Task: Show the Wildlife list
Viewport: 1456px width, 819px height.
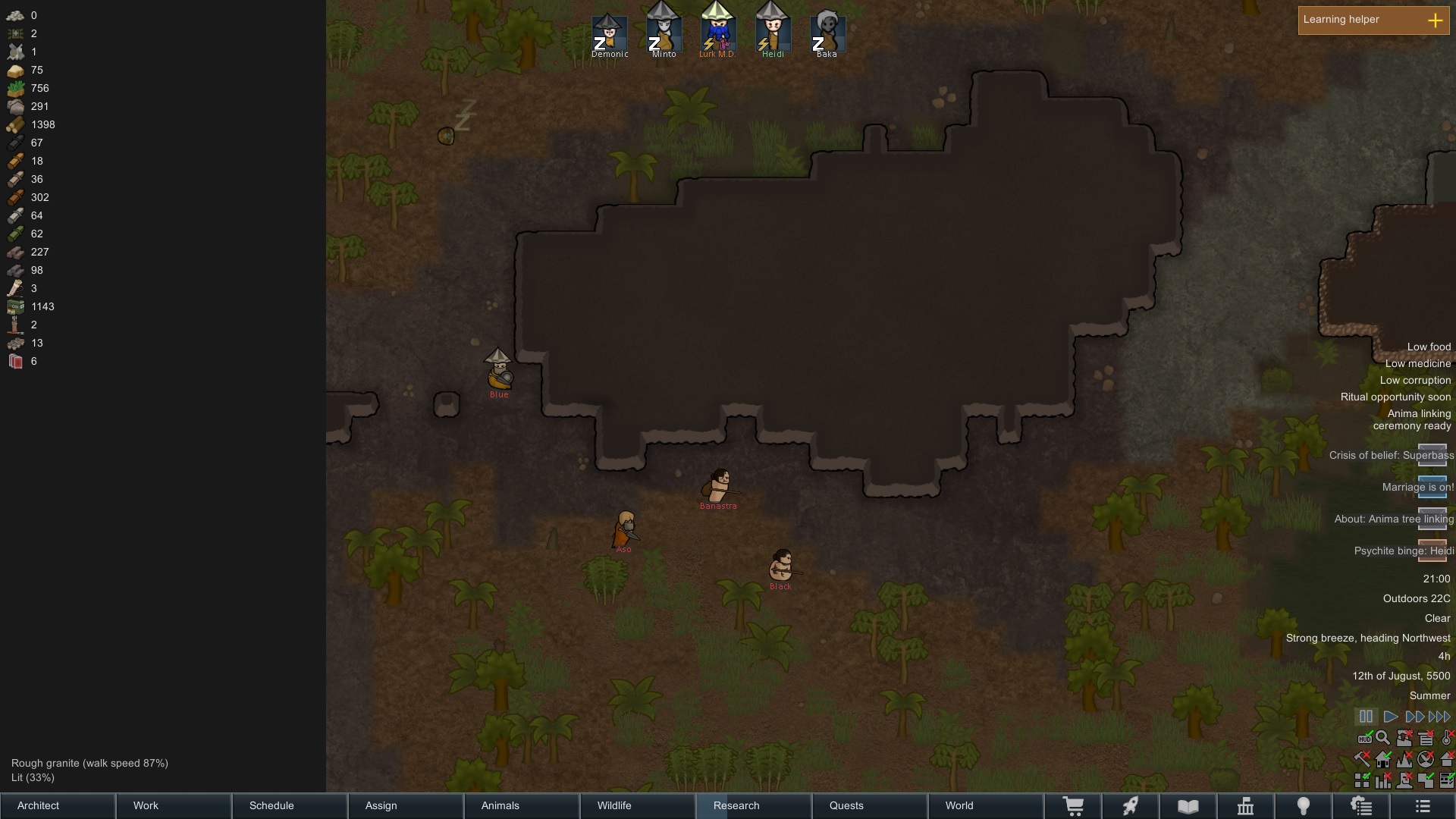Action: click(638, 805)
